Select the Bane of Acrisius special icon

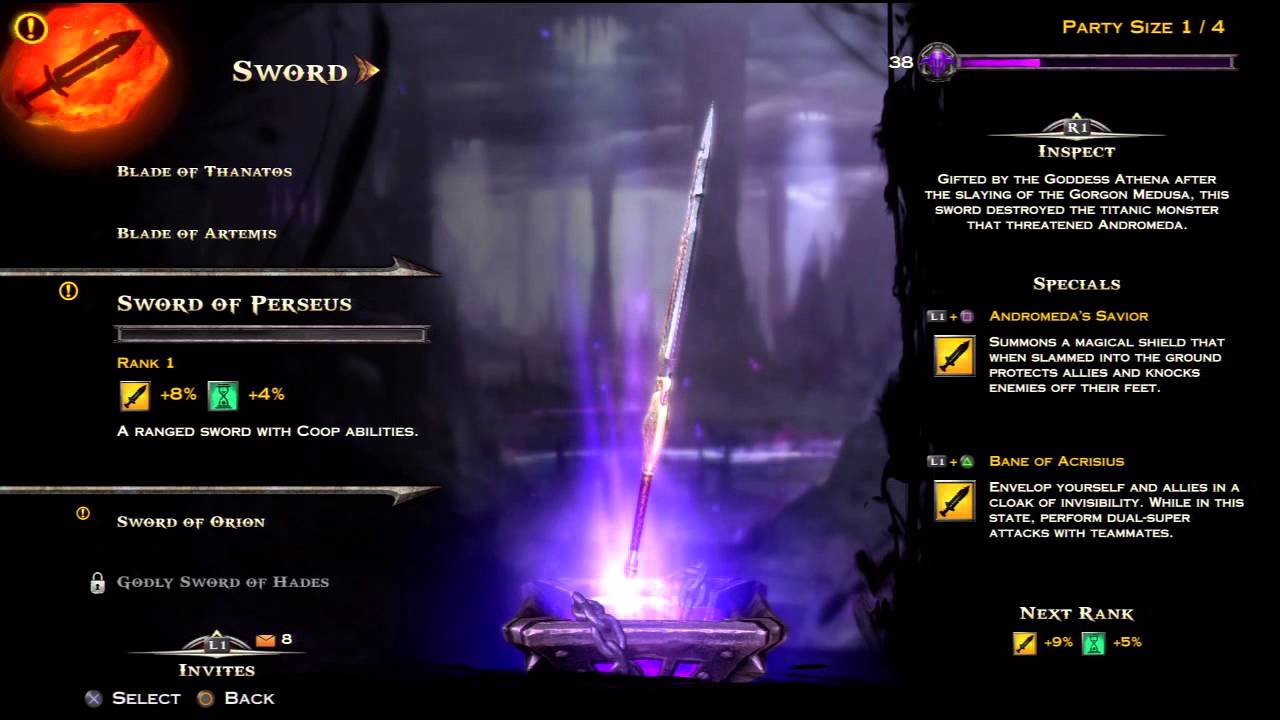(x=954, y=501)
